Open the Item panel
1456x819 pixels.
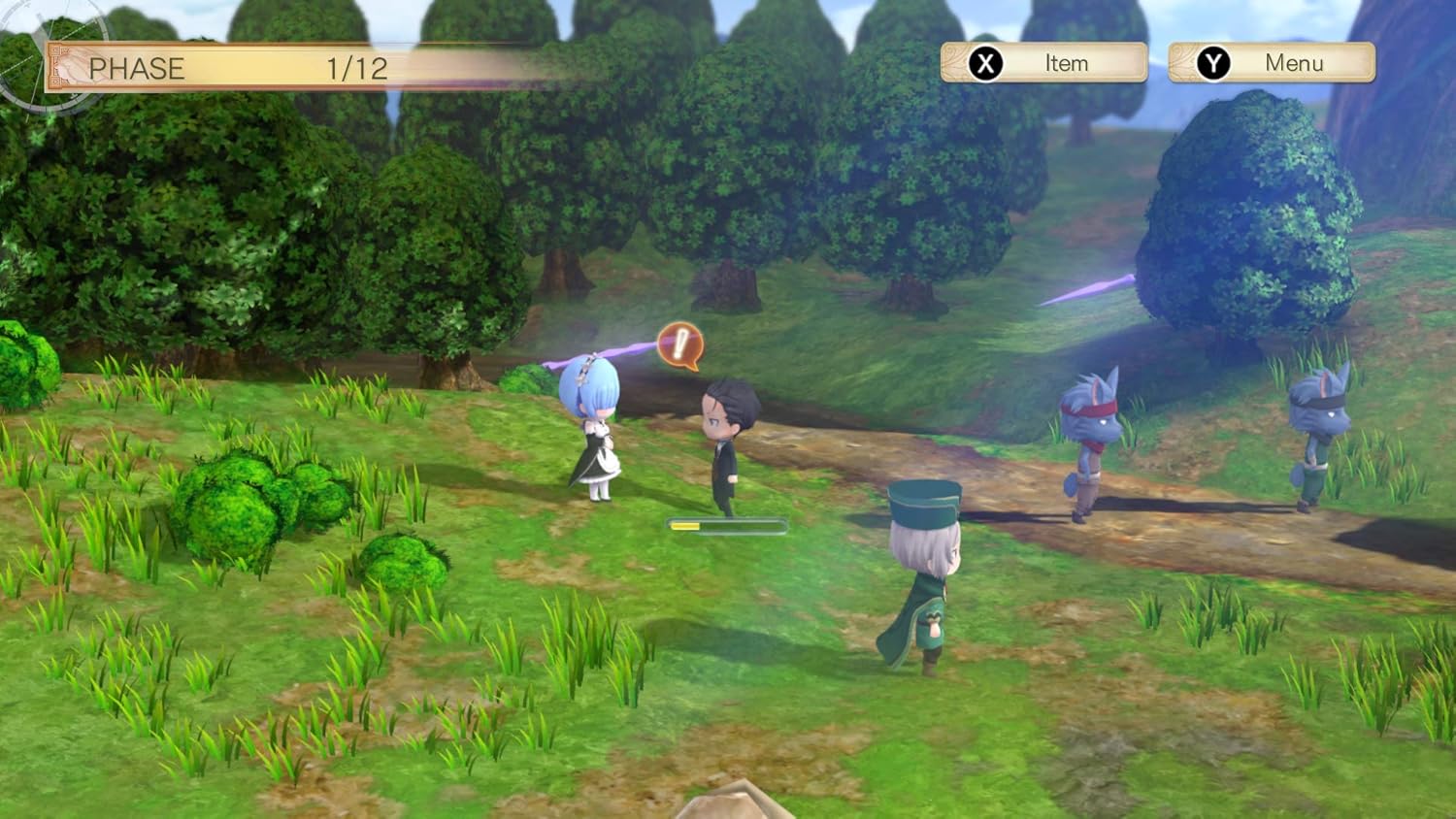[1044, 63]
